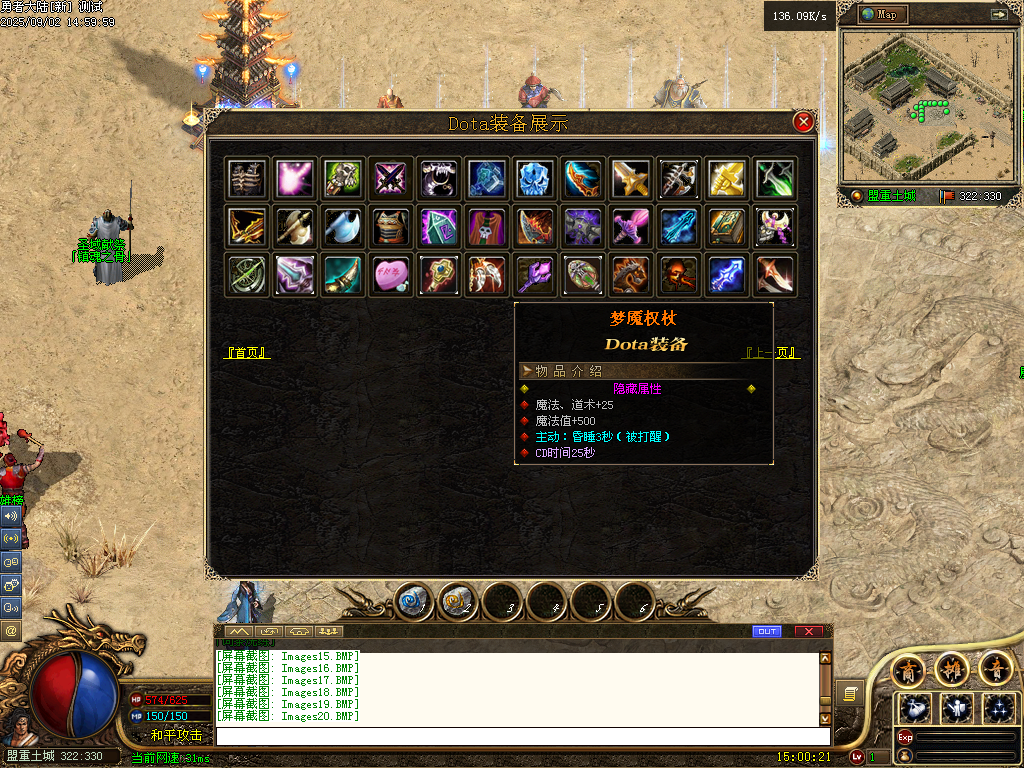Close the chat panel with red X
The image size is (1024, 768).
[x=808, y=631]
